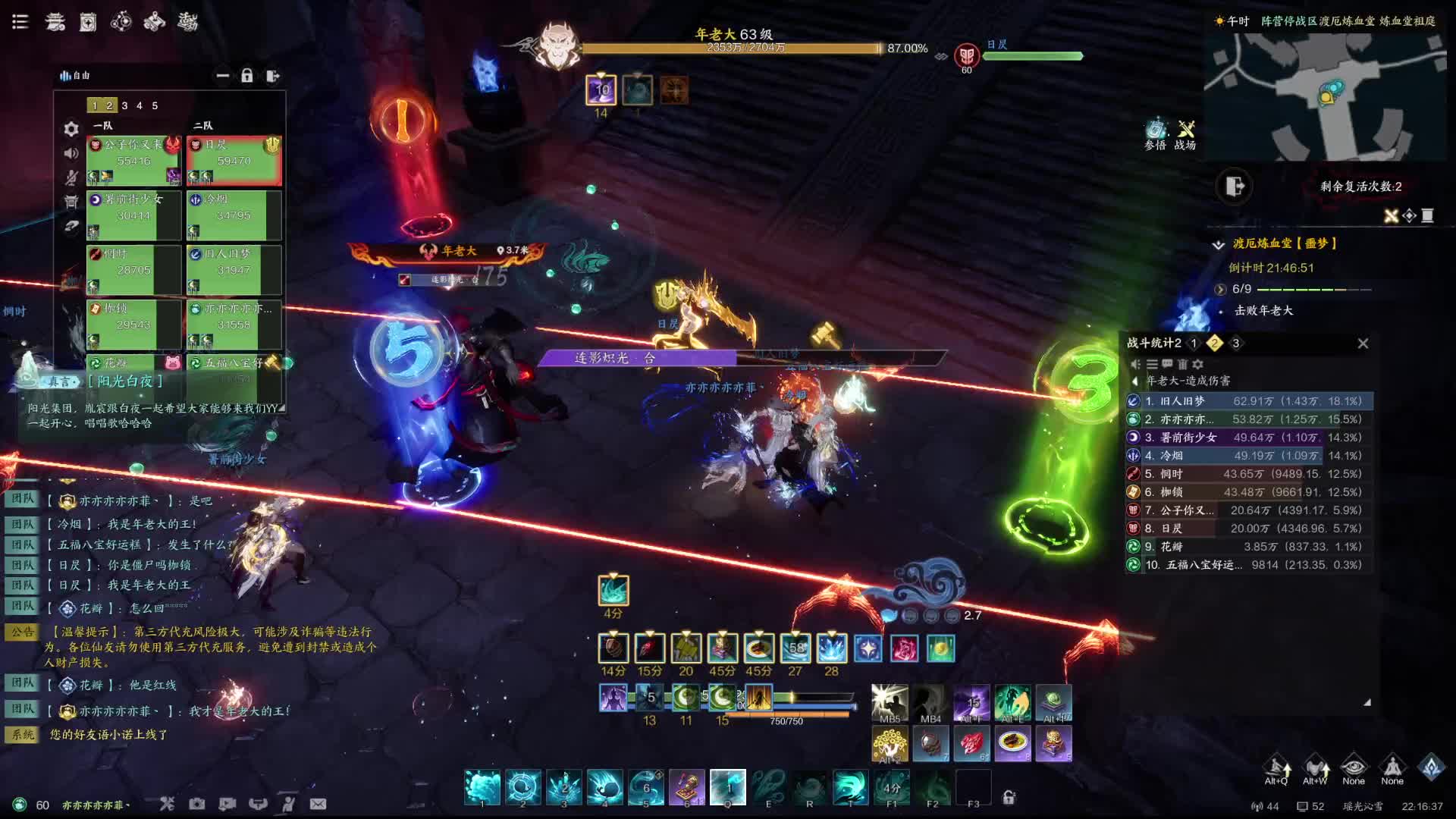
Task: Toggle the skill bar lock icon
Action: (1009, 797)
